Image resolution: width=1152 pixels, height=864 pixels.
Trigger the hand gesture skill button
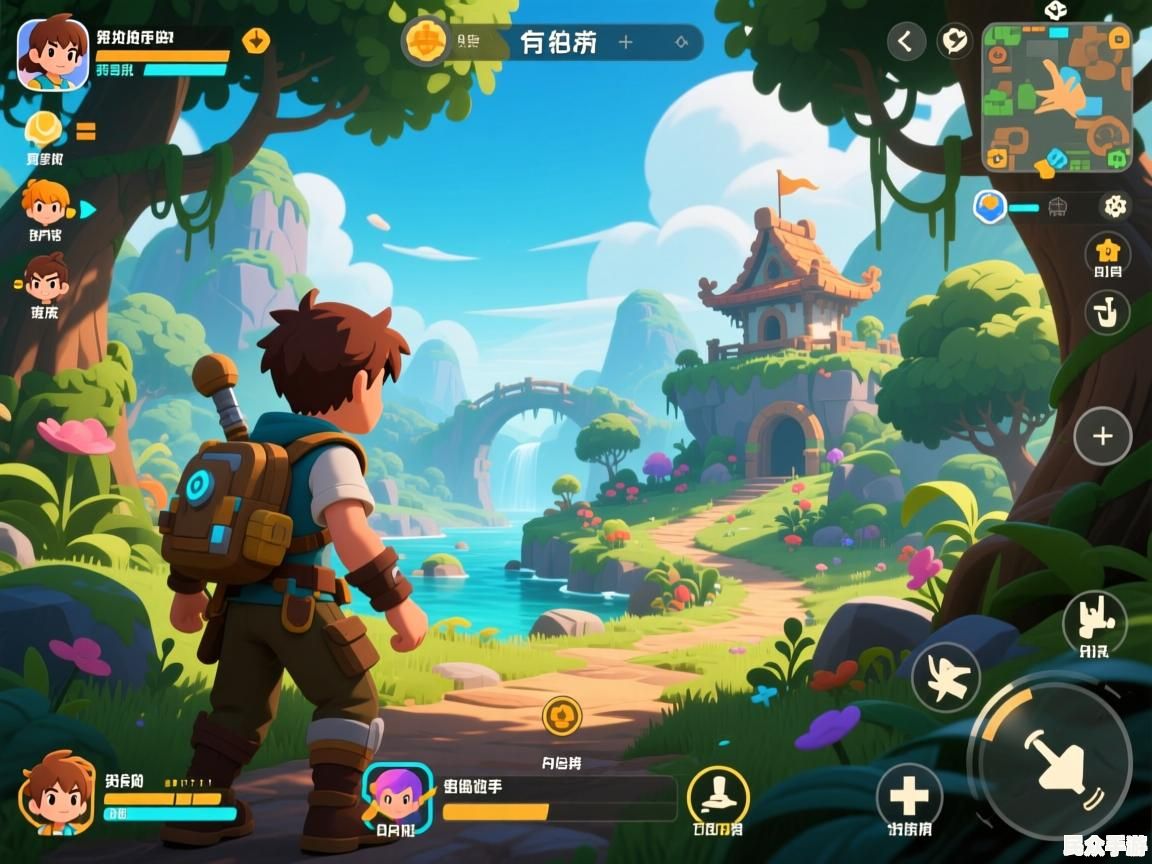[x=1094, y=621]
